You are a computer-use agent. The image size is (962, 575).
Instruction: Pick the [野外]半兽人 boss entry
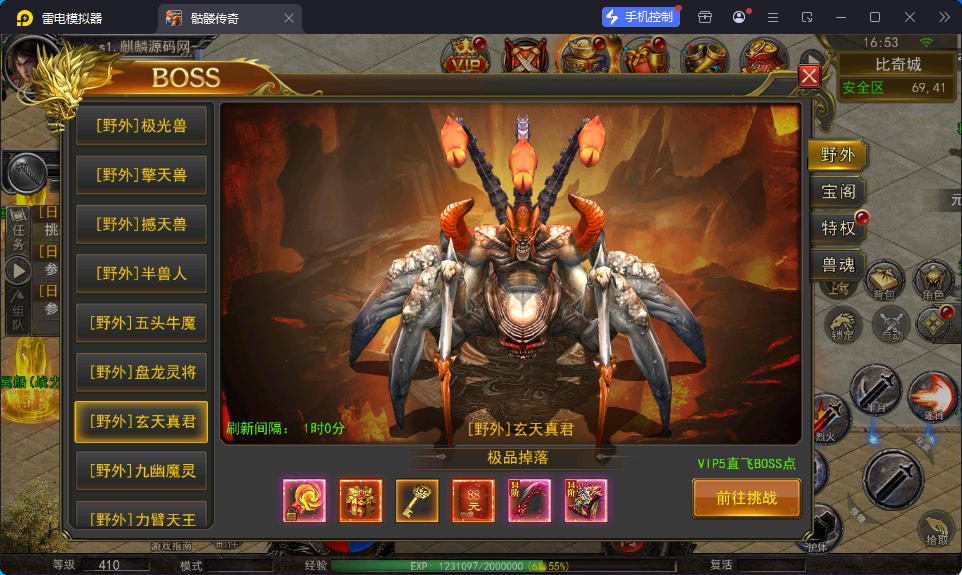tap(141, 273)
